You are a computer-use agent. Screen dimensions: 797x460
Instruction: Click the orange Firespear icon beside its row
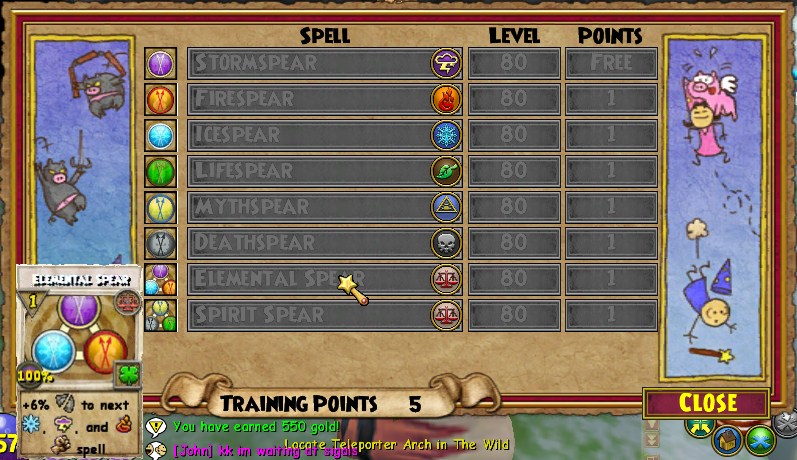tap(160, 99)
